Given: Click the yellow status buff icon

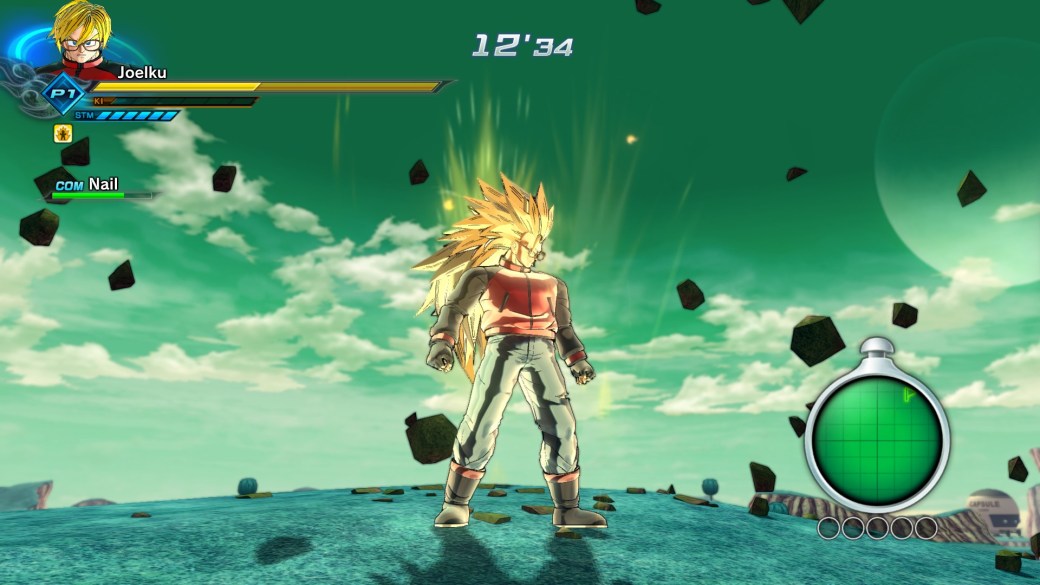Looking at the screenshot, I should pyautogui.click(x=62, y=133).
